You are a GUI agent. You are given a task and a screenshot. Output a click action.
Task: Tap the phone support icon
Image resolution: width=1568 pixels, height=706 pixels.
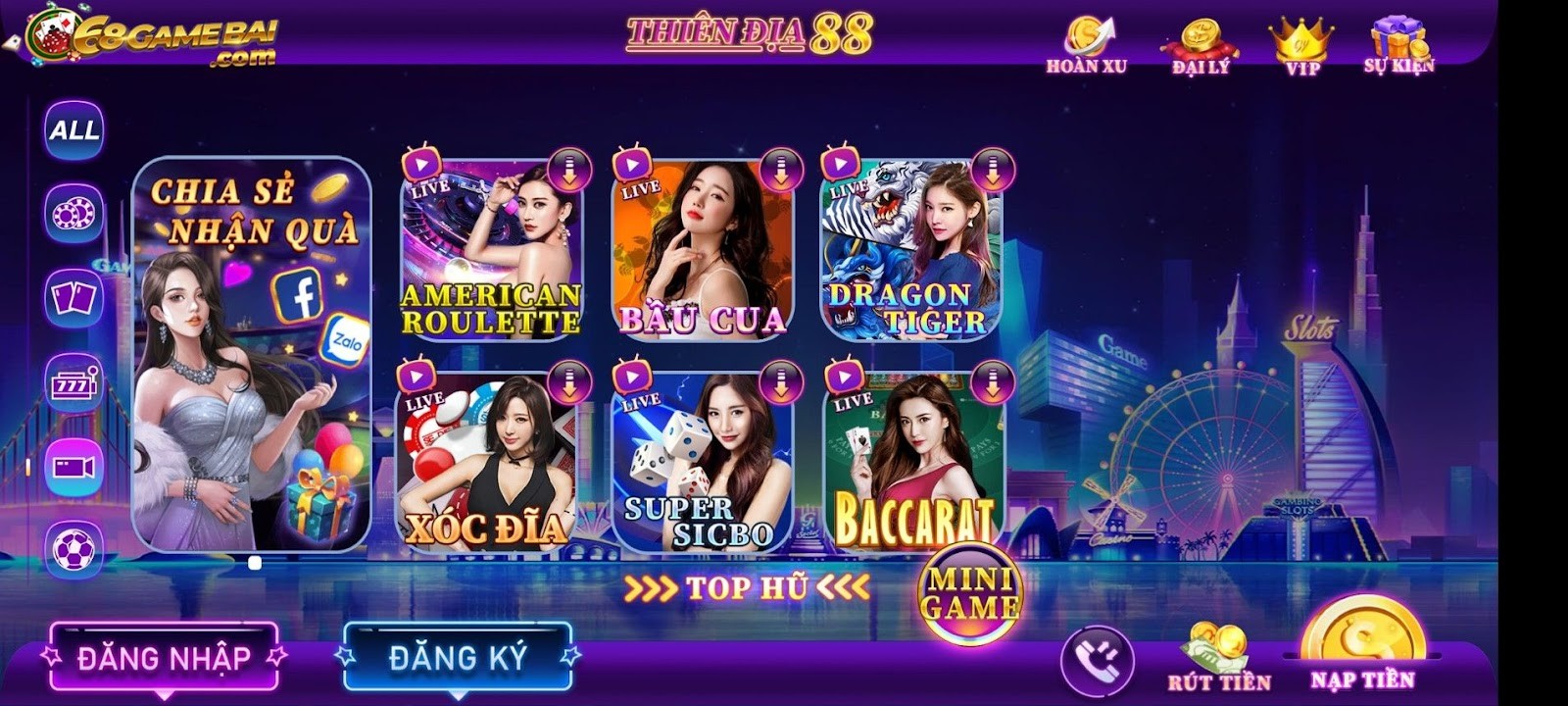1097,660
